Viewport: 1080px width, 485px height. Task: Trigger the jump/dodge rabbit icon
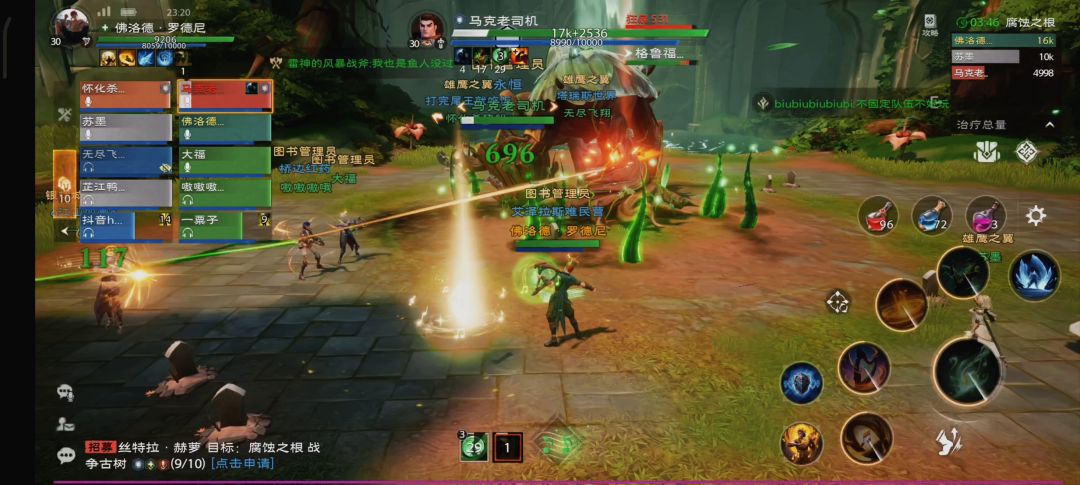click(x=948, y=438)
